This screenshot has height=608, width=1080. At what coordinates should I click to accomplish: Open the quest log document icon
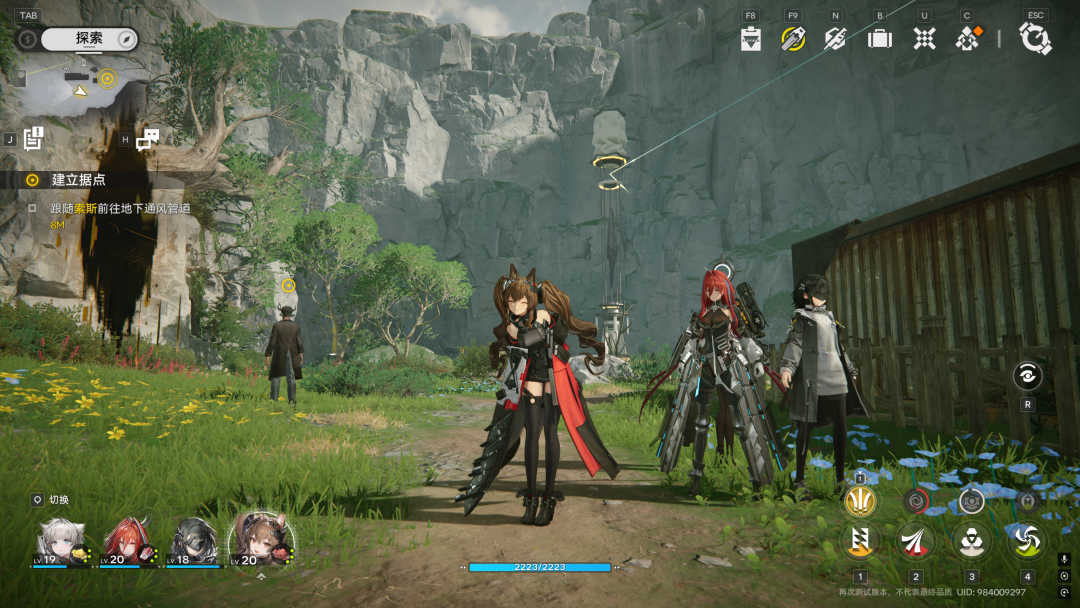pyautogui.click(x=33, y=139)
